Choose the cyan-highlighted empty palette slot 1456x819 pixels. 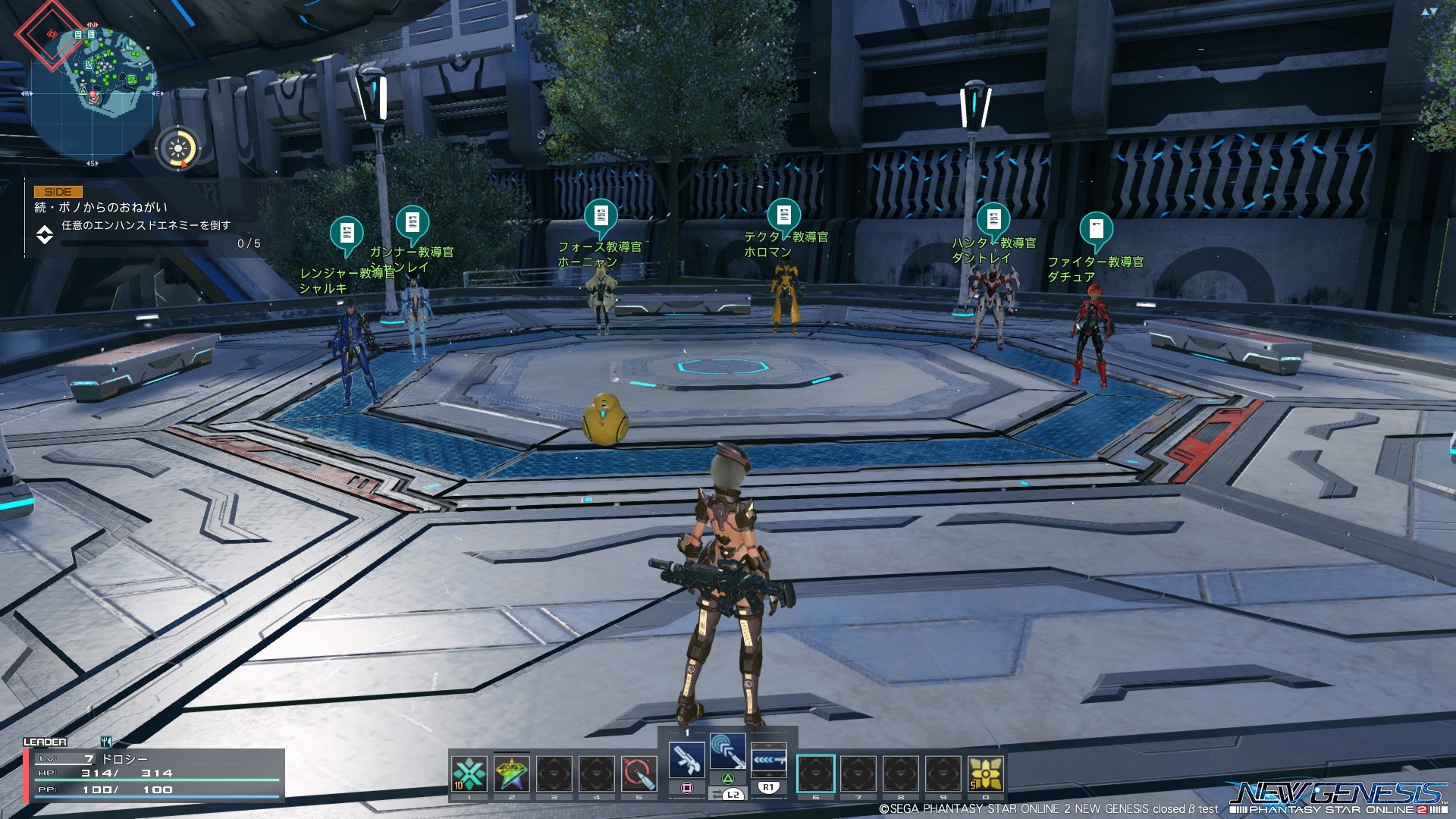tap(815, 773)
